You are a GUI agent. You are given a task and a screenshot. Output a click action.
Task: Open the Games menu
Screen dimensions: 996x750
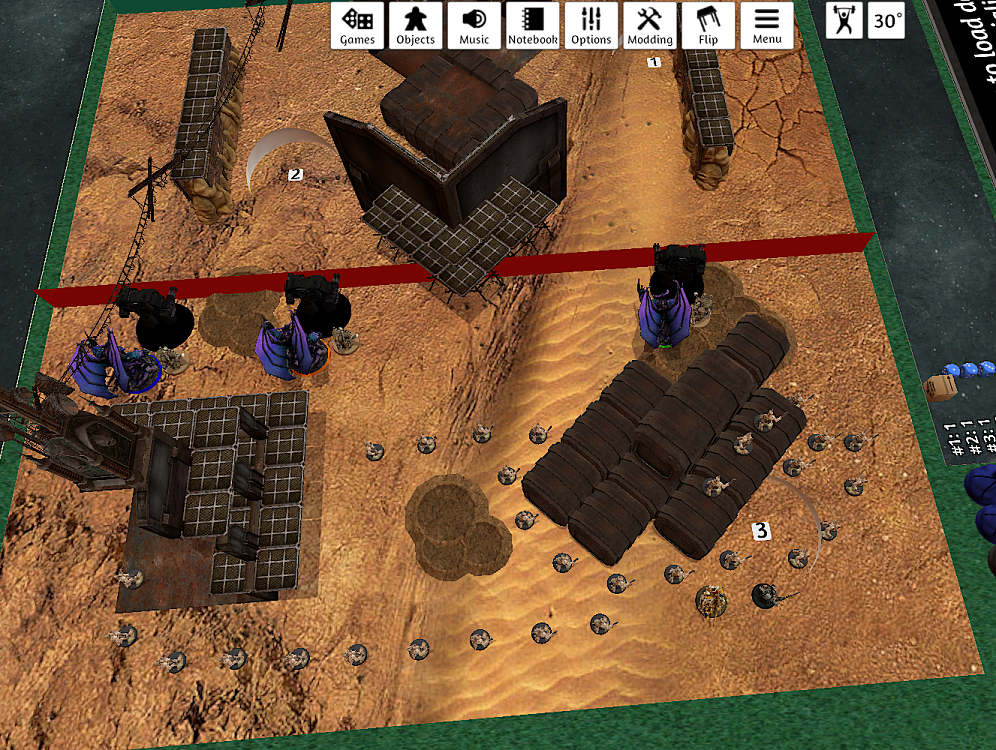[x=357, y=25]
